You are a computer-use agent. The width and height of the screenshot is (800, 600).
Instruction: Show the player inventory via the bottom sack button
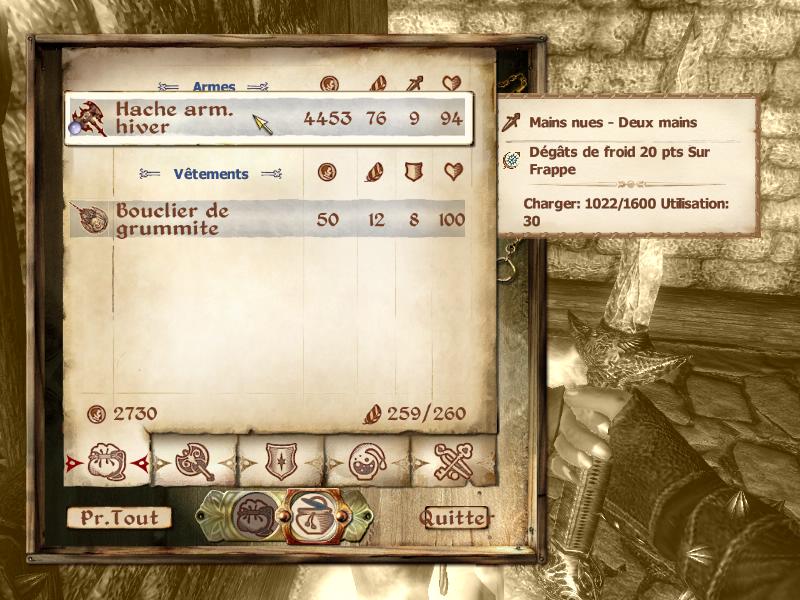coord(253,513)
